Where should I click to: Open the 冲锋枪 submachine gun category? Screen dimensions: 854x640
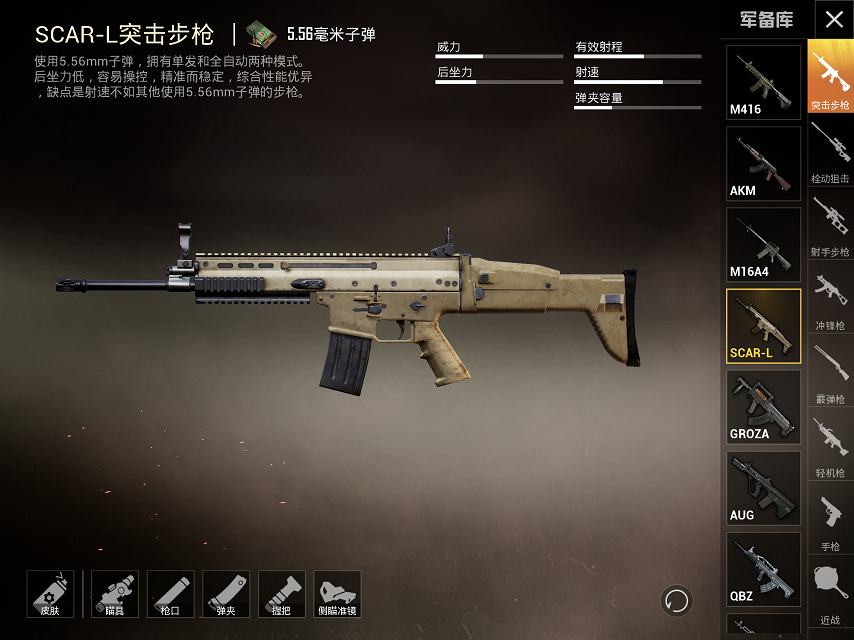(830, 299)
